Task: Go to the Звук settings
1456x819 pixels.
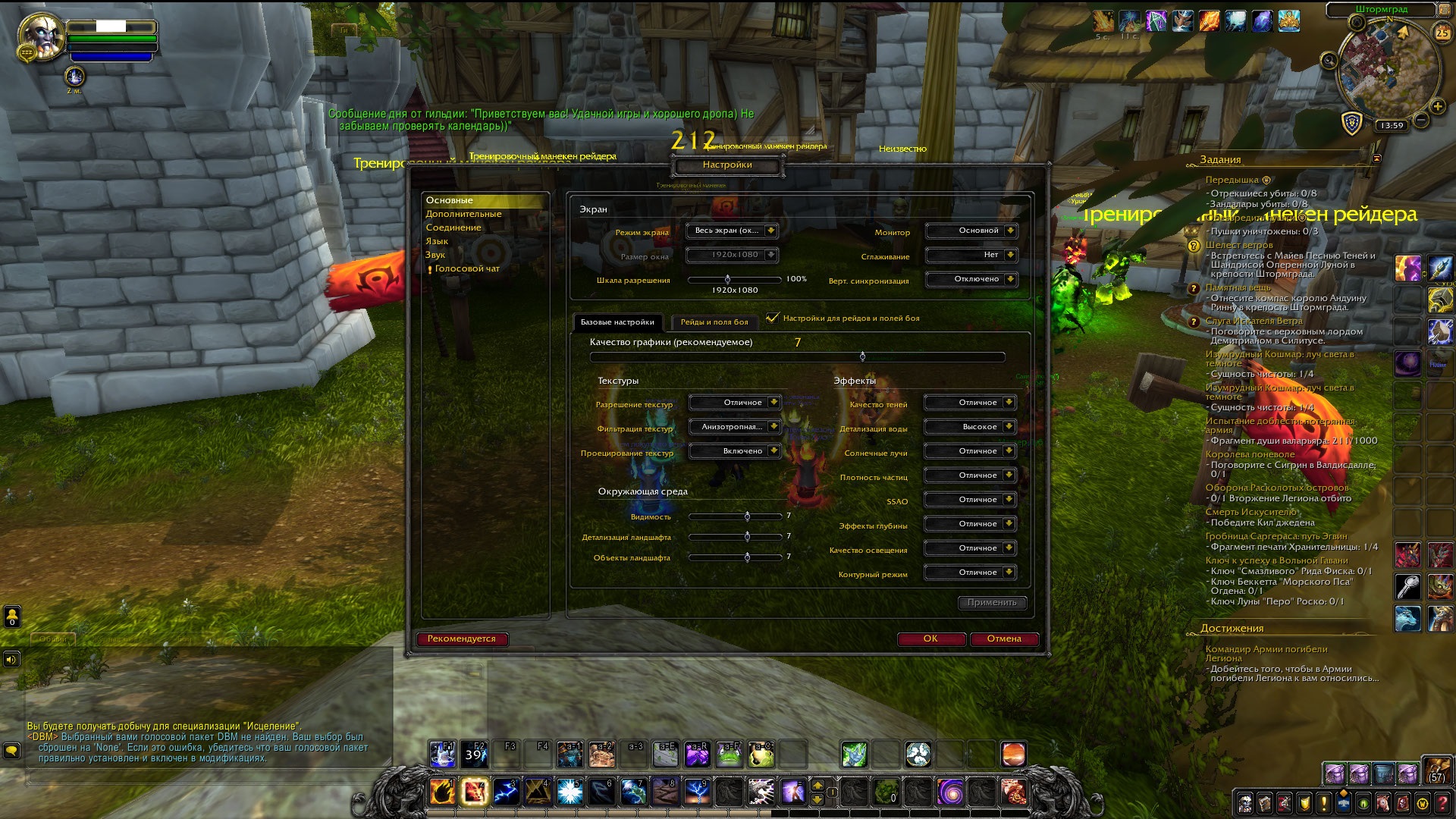Action: pyautogui.click(x=435, y=255)
